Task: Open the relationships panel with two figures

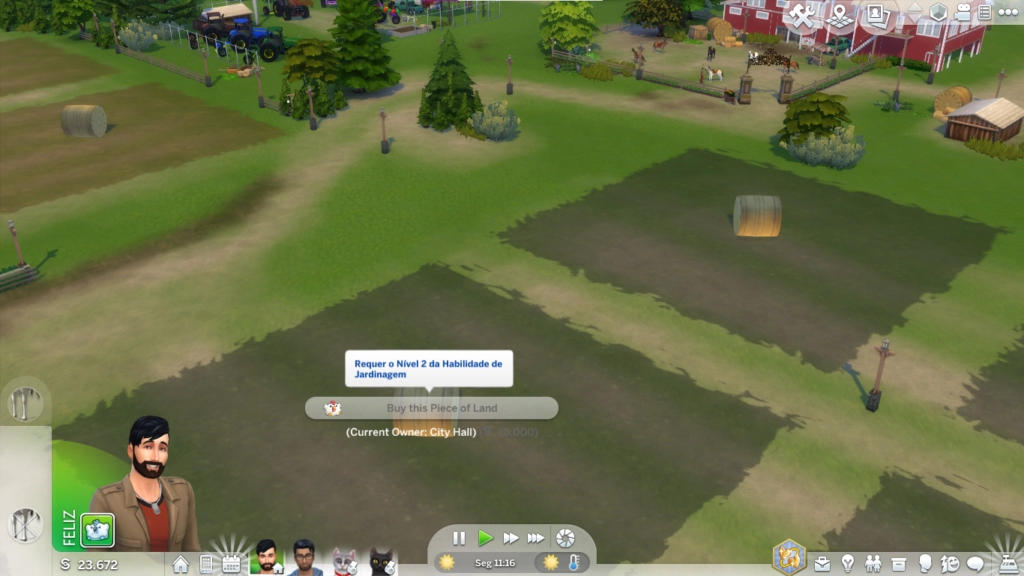Action: [873, 564]
